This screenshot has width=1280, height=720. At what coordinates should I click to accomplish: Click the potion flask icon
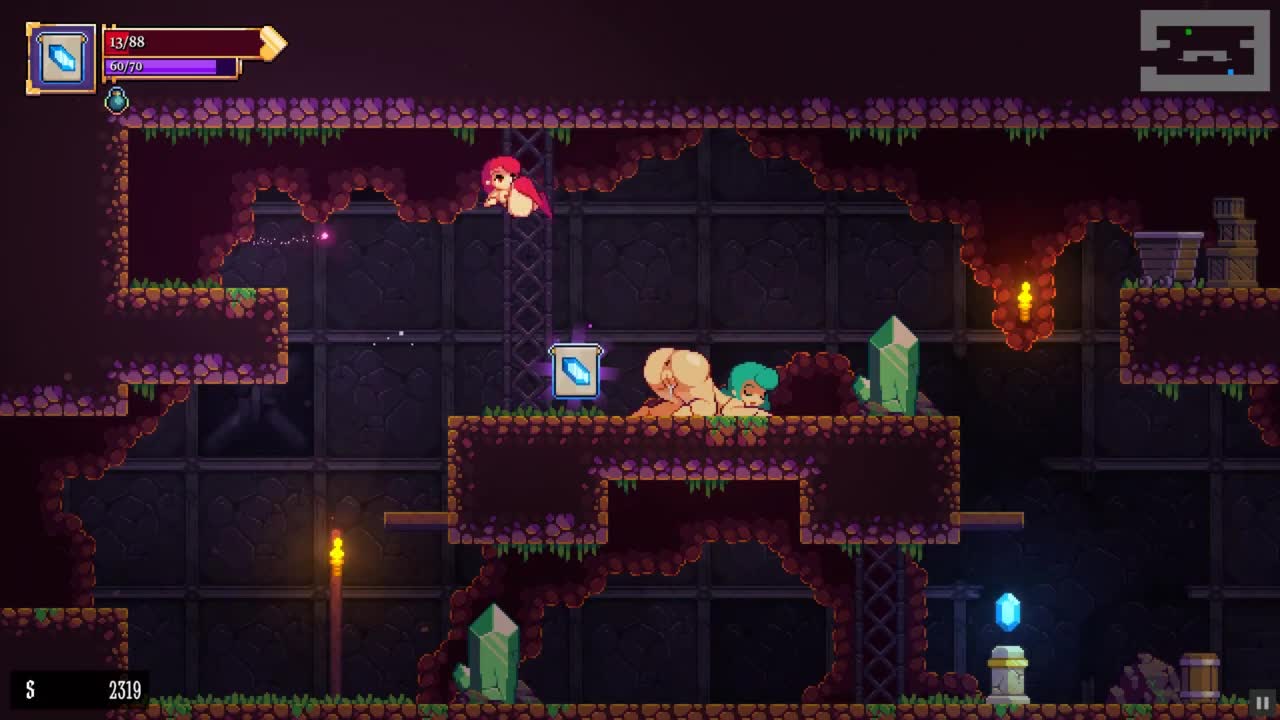click(117, 100)
